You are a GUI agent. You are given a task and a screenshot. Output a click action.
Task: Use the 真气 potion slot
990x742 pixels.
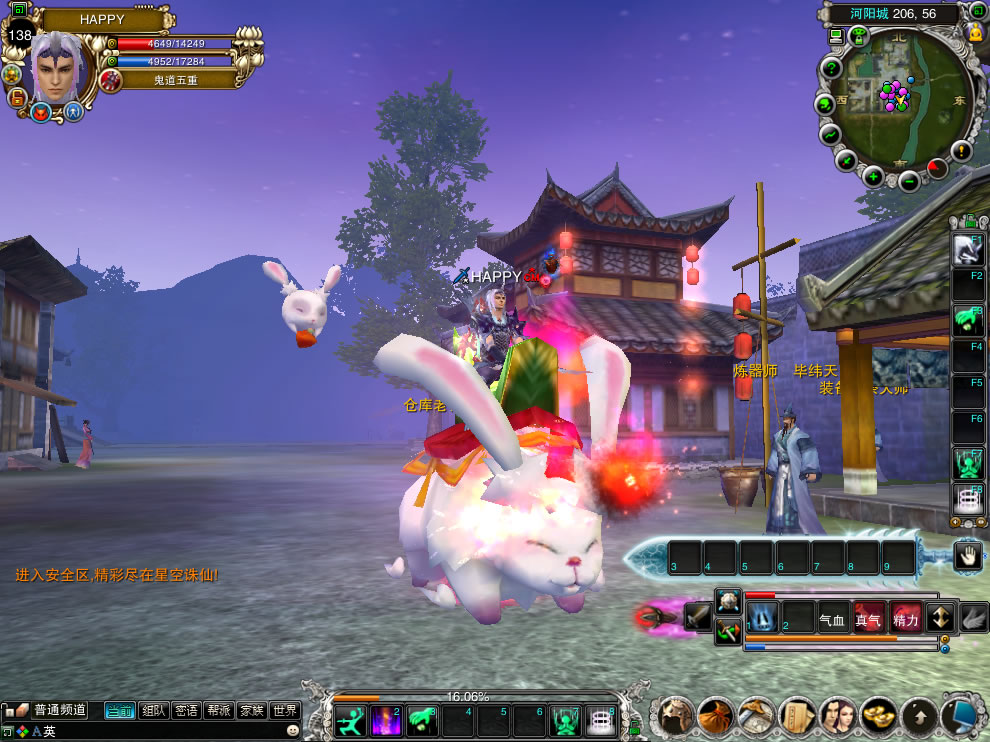coord(868,619)
